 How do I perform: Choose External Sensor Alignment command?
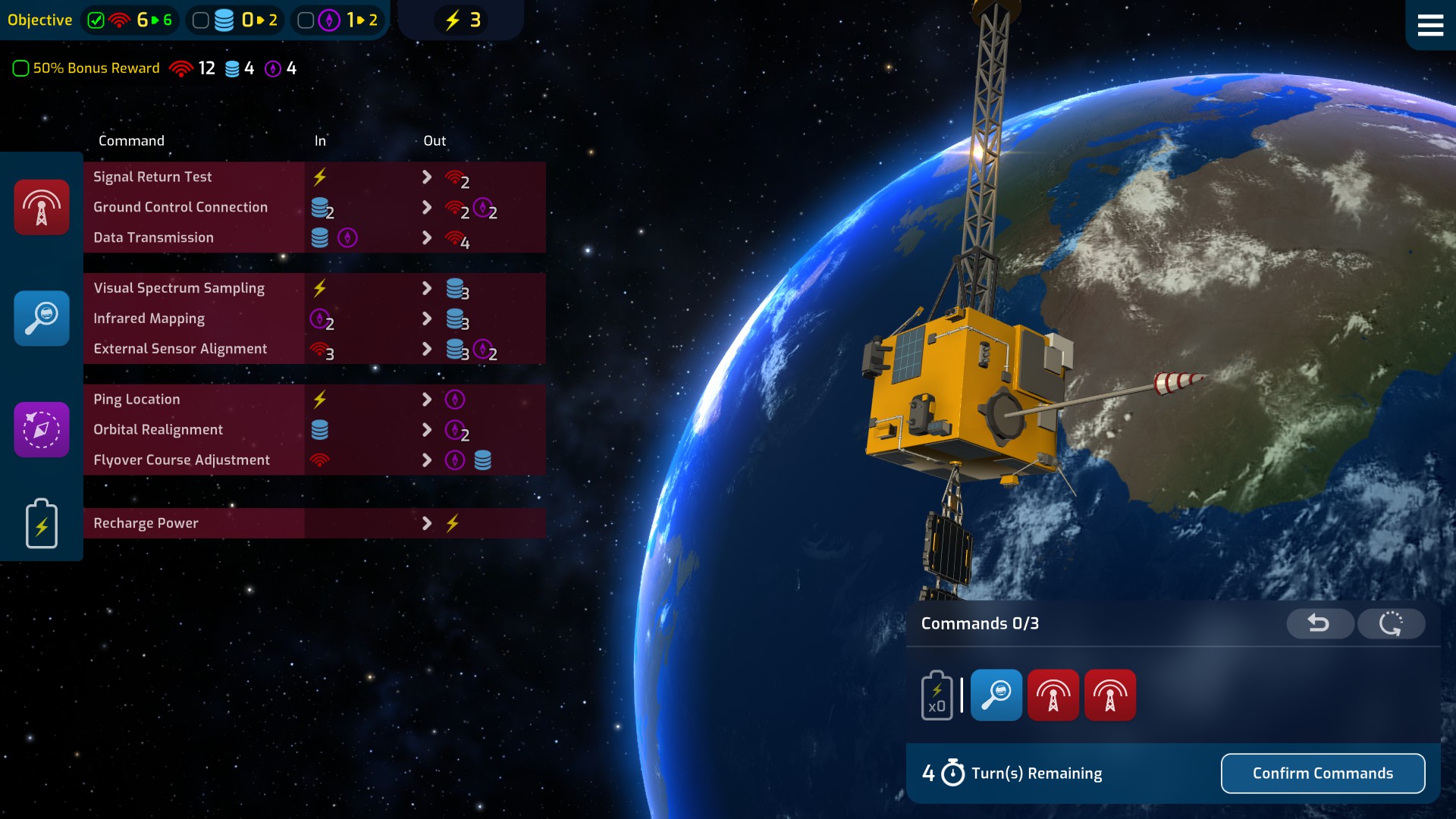tap(180, 349)
